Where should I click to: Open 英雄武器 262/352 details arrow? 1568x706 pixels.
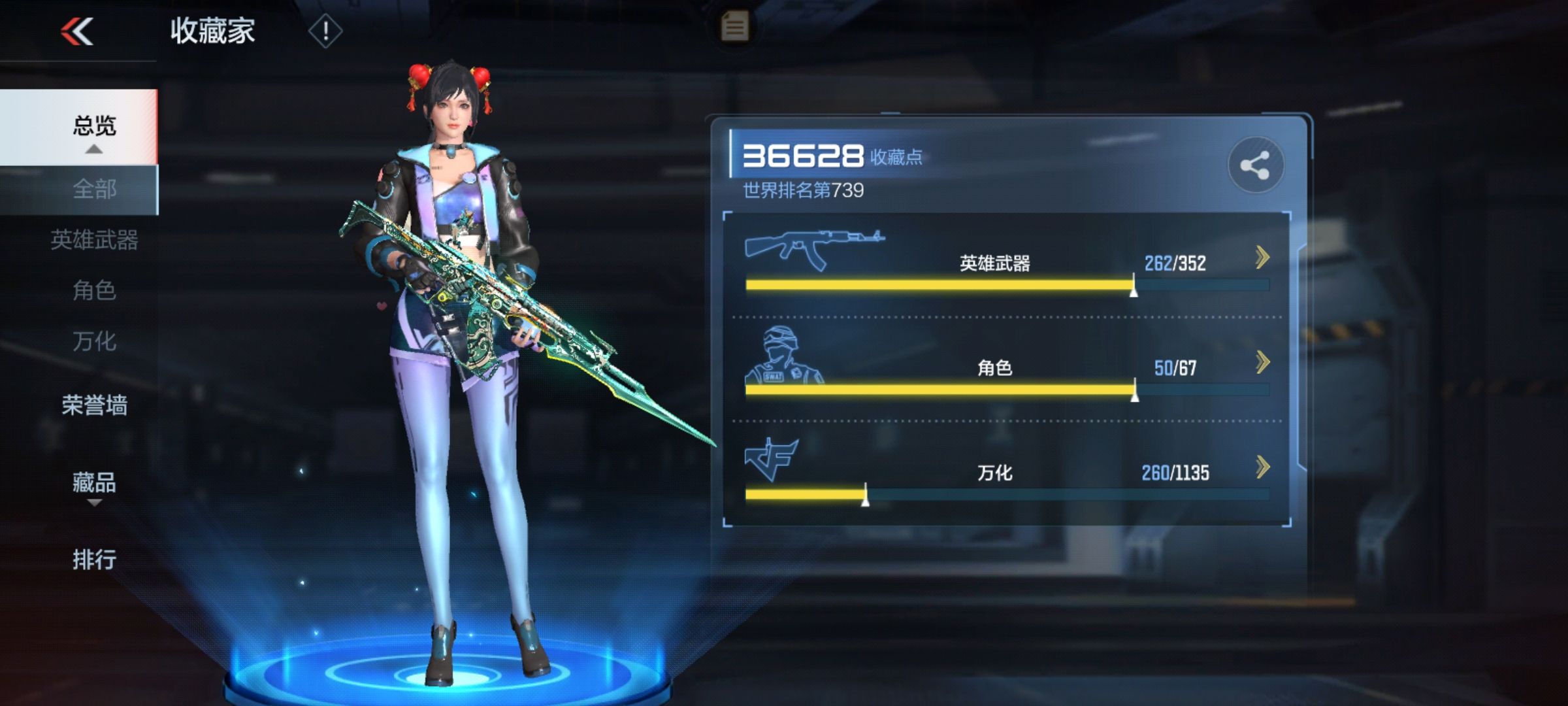(1262, 258)
